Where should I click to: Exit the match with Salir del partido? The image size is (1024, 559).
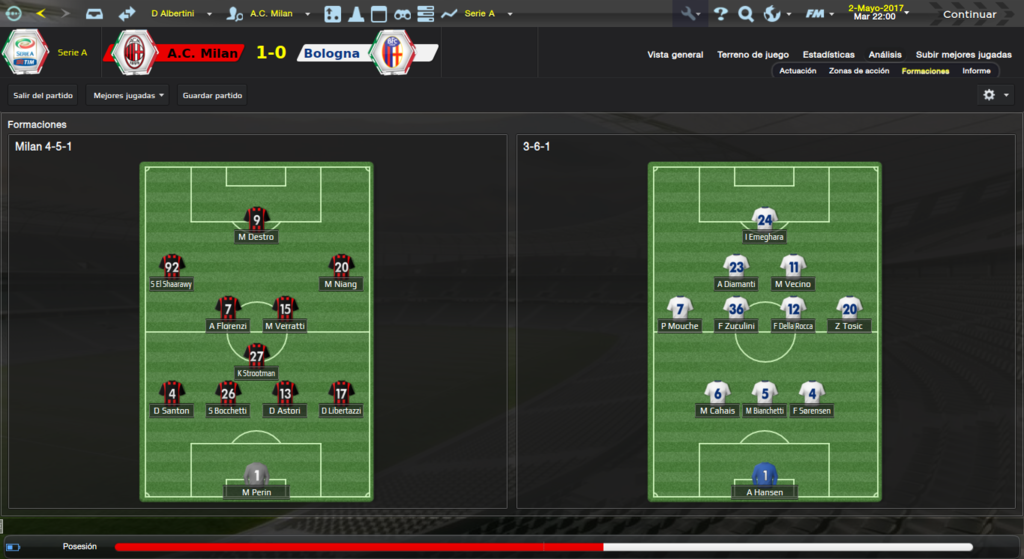(43, 95)
